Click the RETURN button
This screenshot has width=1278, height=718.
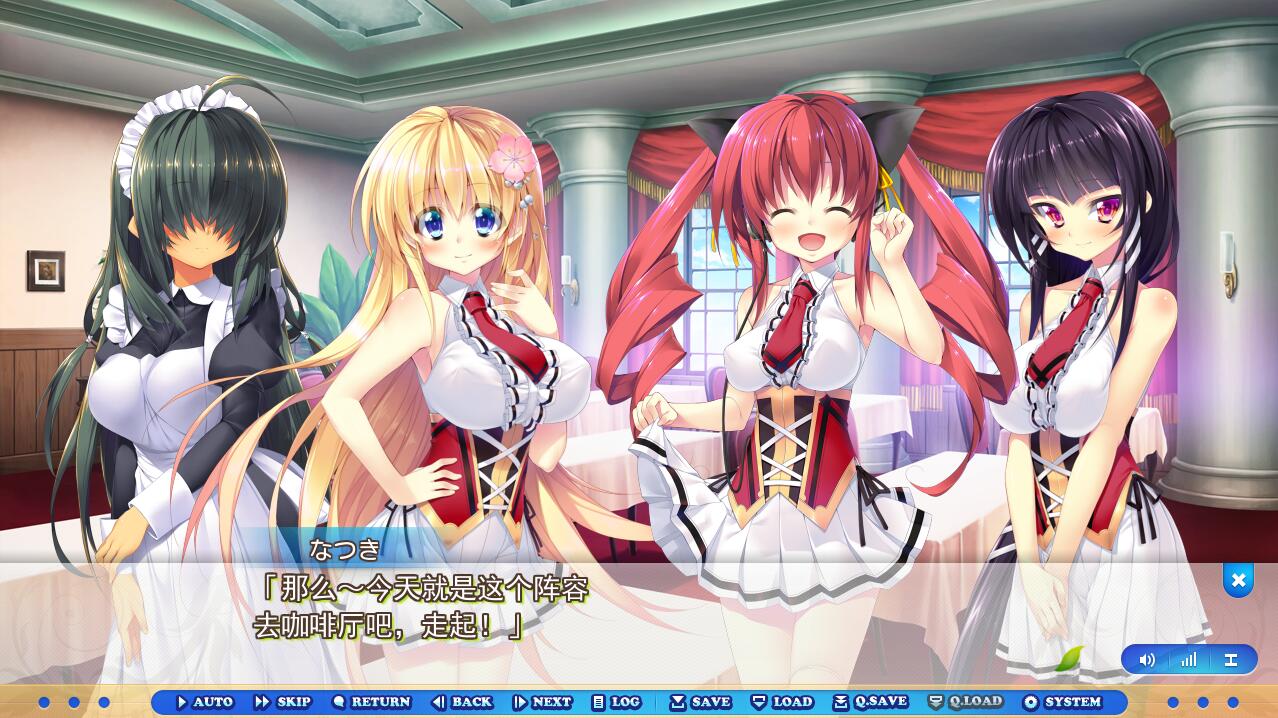coord(371,702)
